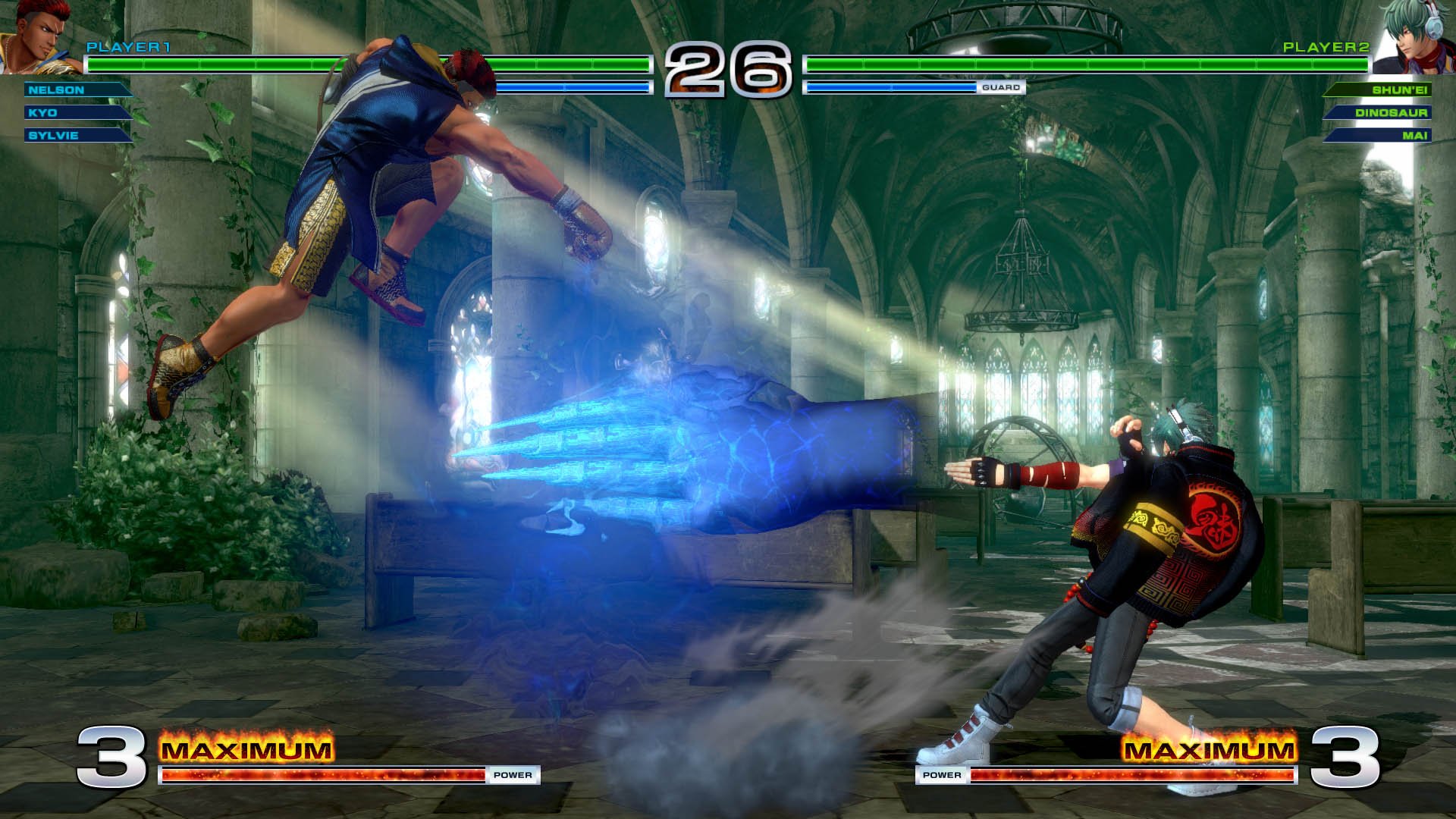Choose the DINOSAUR team roster tag
Image resolution: width=1456 pixels, height=819 pixels.
[x=1379, y=113]
